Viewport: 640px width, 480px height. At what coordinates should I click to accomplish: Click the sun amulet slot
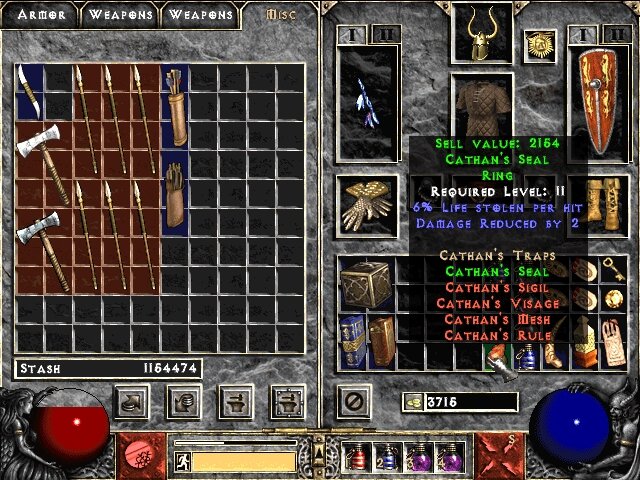[540, 45]
